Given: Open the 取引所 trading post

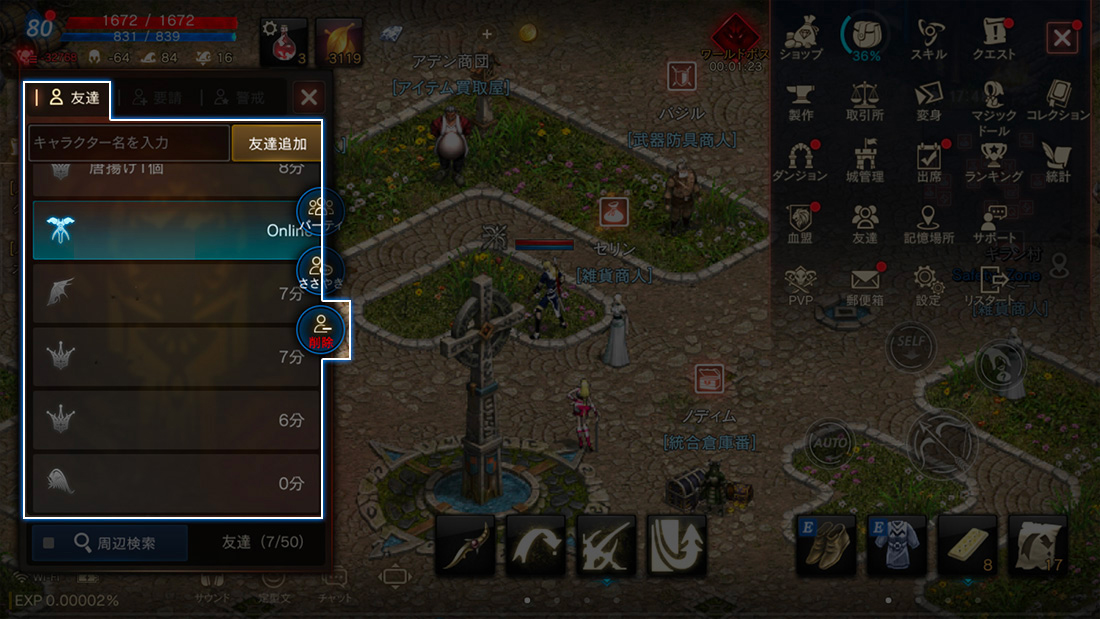Looking at the screenshot, I should point(864,102).
